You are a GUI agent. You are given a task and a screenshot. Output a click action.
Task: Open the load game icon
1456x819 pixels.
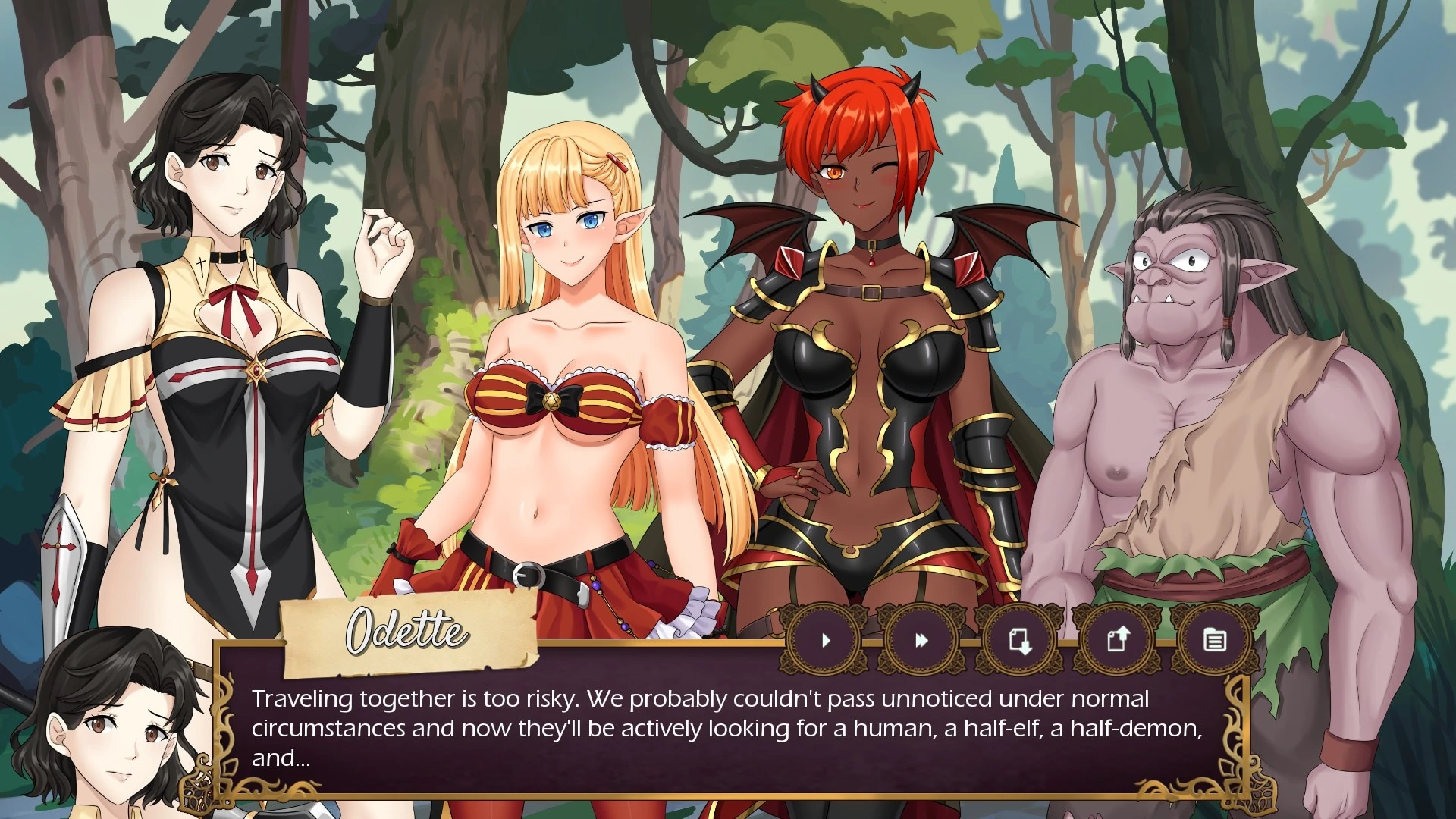point(1117,641)
